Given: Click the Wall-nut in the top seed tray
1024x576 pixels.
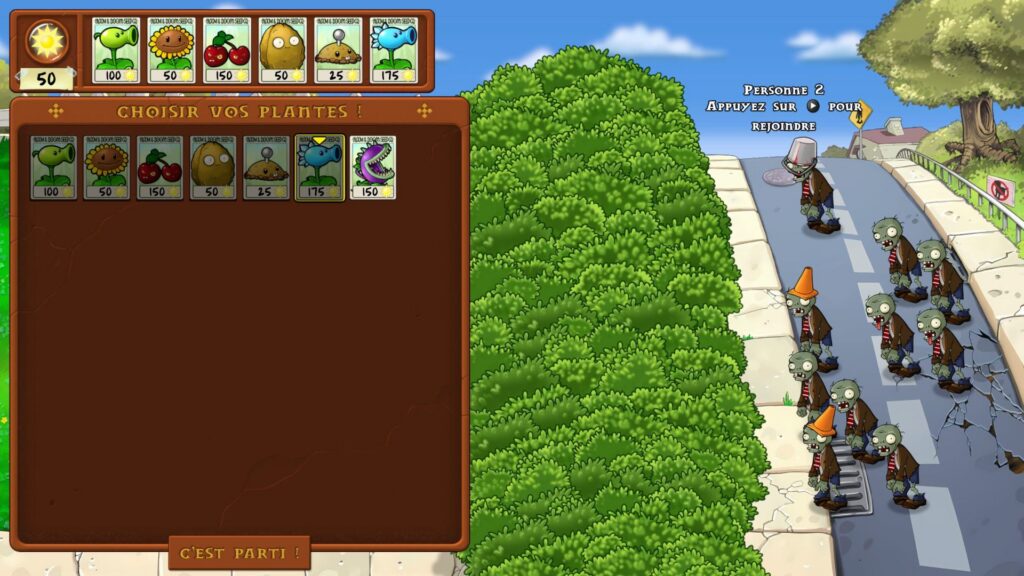Looking at the screenshot, I should tap(282, 49).
